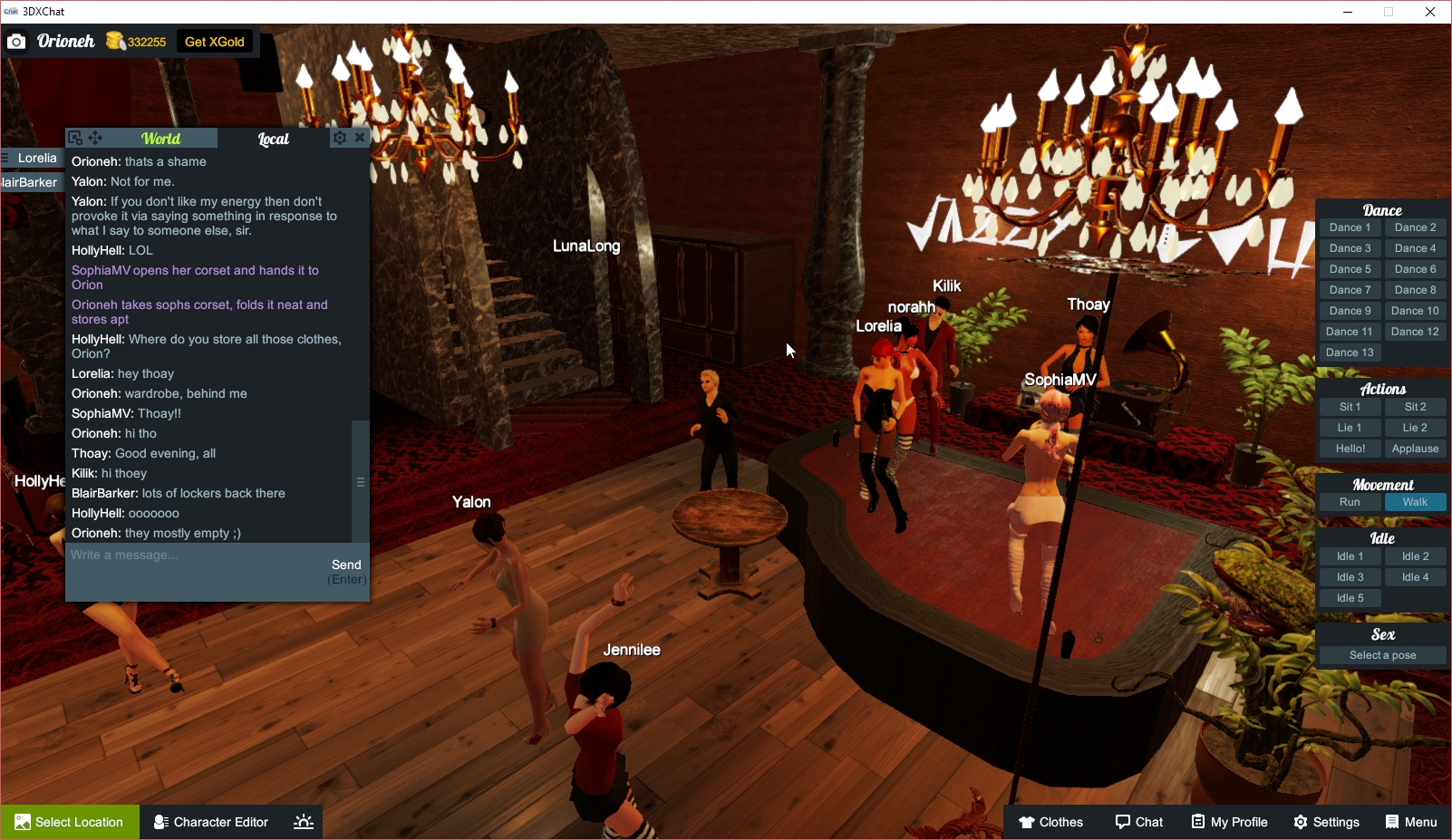Image resolution: width=1452 pixels, height=840 pixels.
Task: Open My Profile
Action: (1229, 822)
